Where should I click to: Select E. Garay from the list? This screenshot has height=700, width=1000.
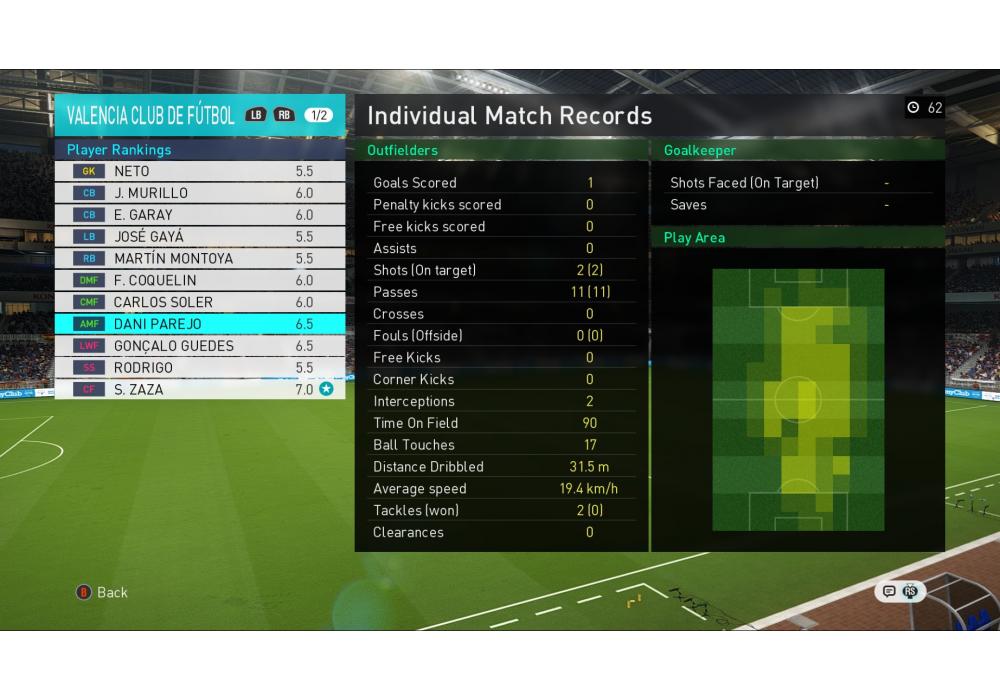tap(199, 215)
